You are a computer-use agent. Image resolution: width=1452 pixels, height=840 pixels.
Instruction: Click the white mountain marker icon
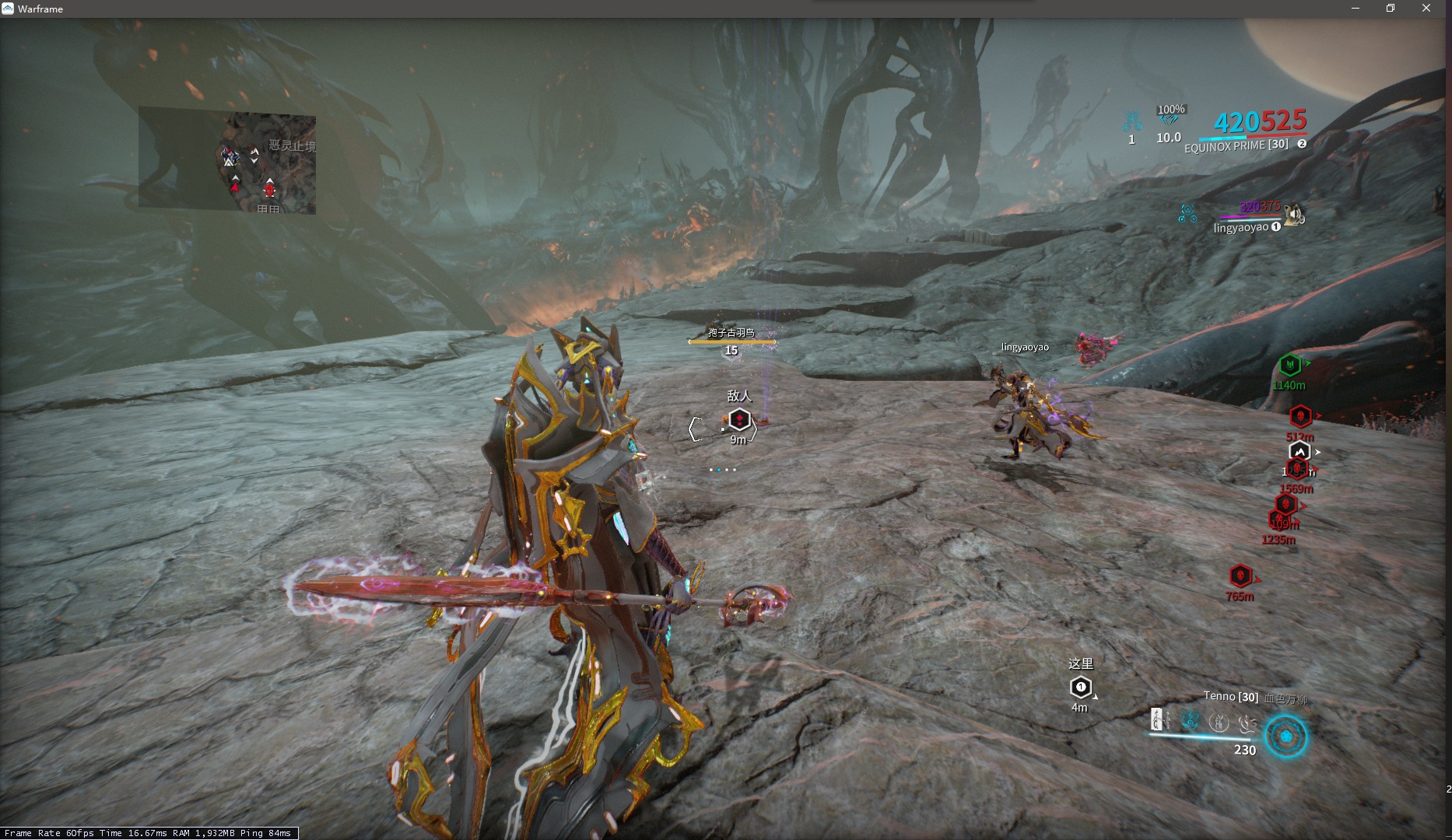[x=1299, y=452]
